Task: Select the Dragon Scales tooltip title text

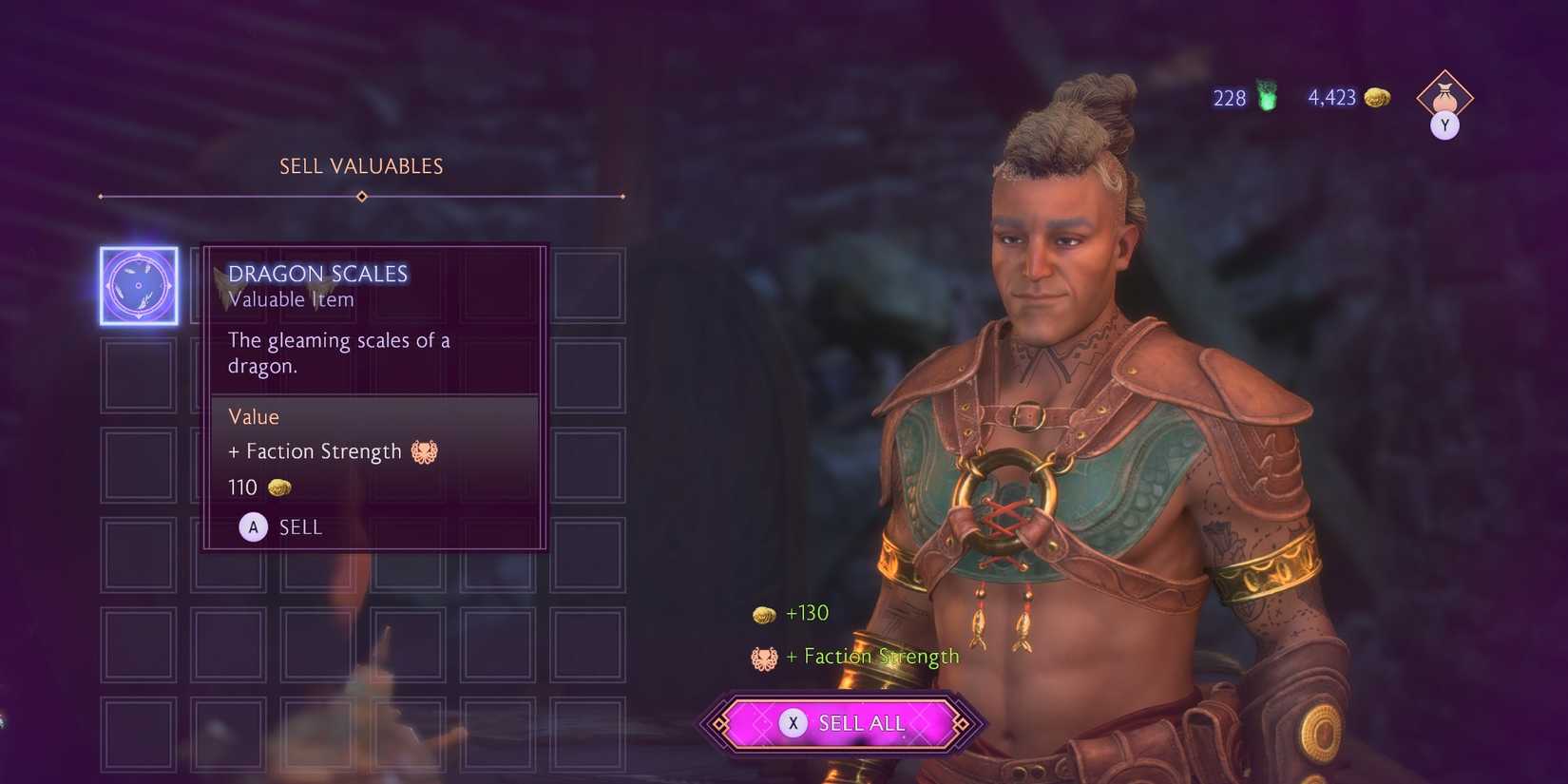Action: coord(318,273)
